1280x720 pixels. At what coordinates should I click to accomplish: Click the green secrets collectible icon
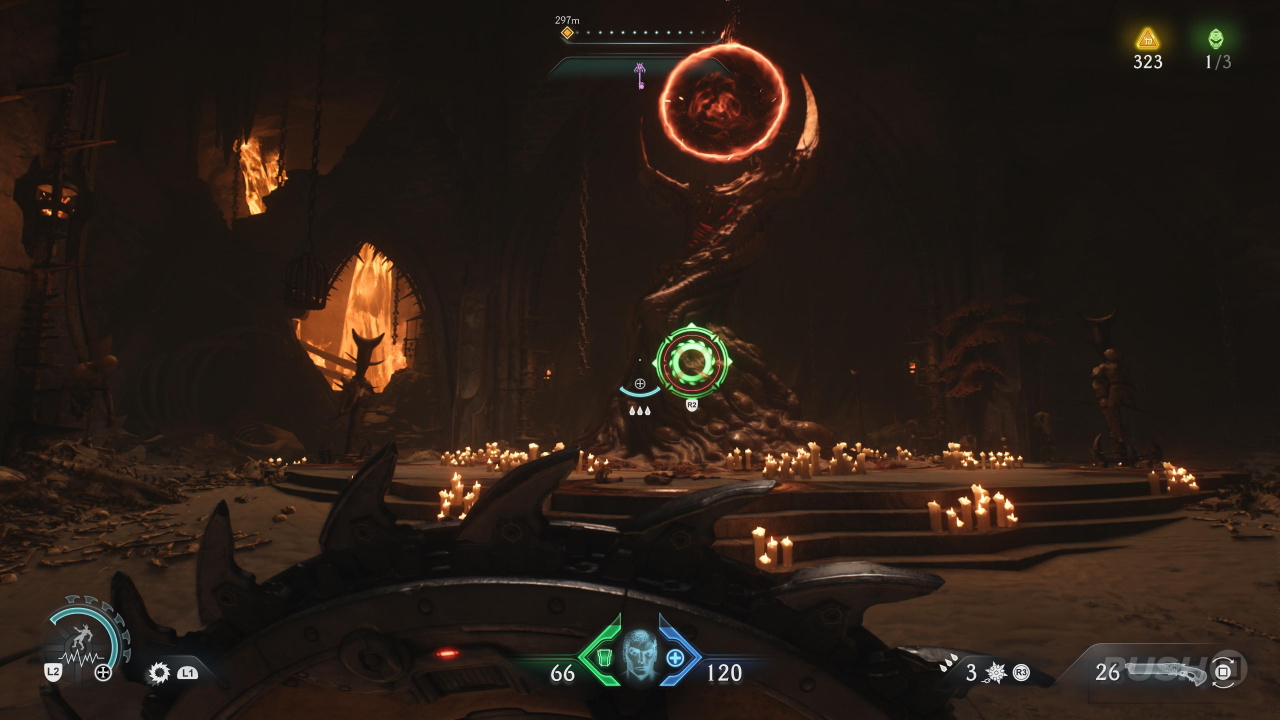coord(1216,39)
